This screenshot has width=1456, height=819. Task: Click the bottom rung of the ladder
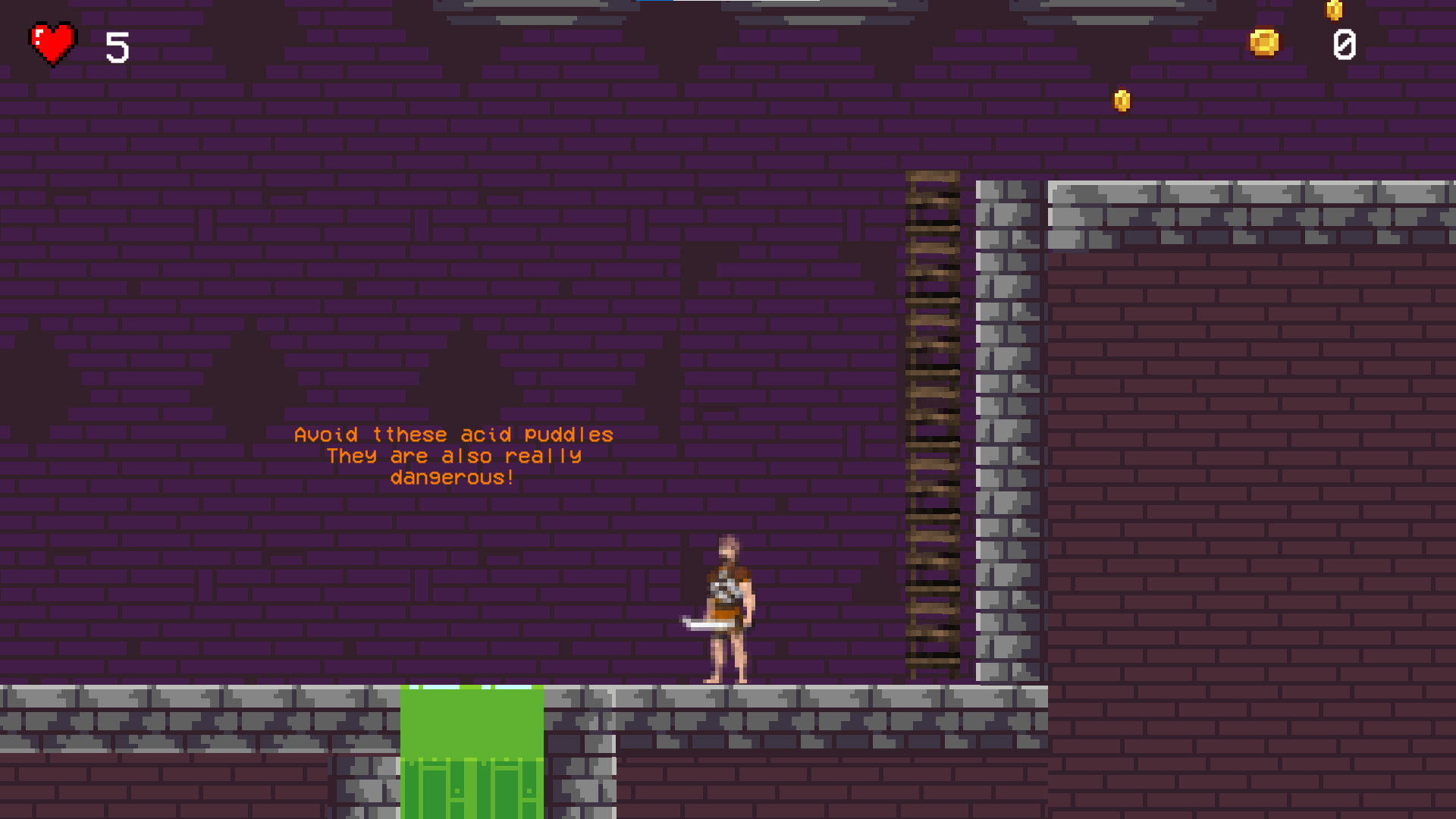933,664
